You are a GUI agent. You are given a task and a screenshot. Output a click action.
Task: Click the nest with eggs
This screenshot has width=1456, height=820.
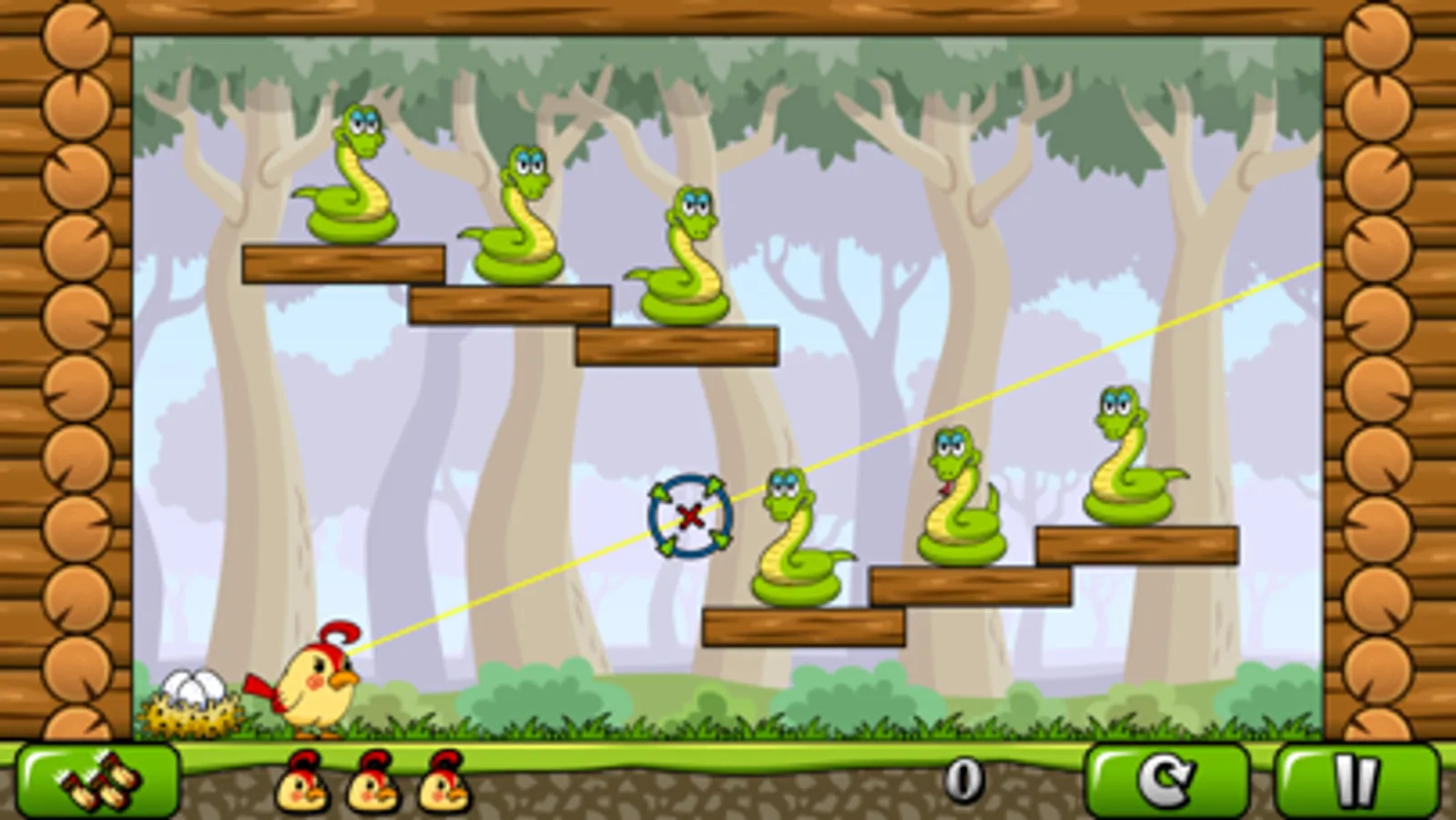click(x=191, y=702)
